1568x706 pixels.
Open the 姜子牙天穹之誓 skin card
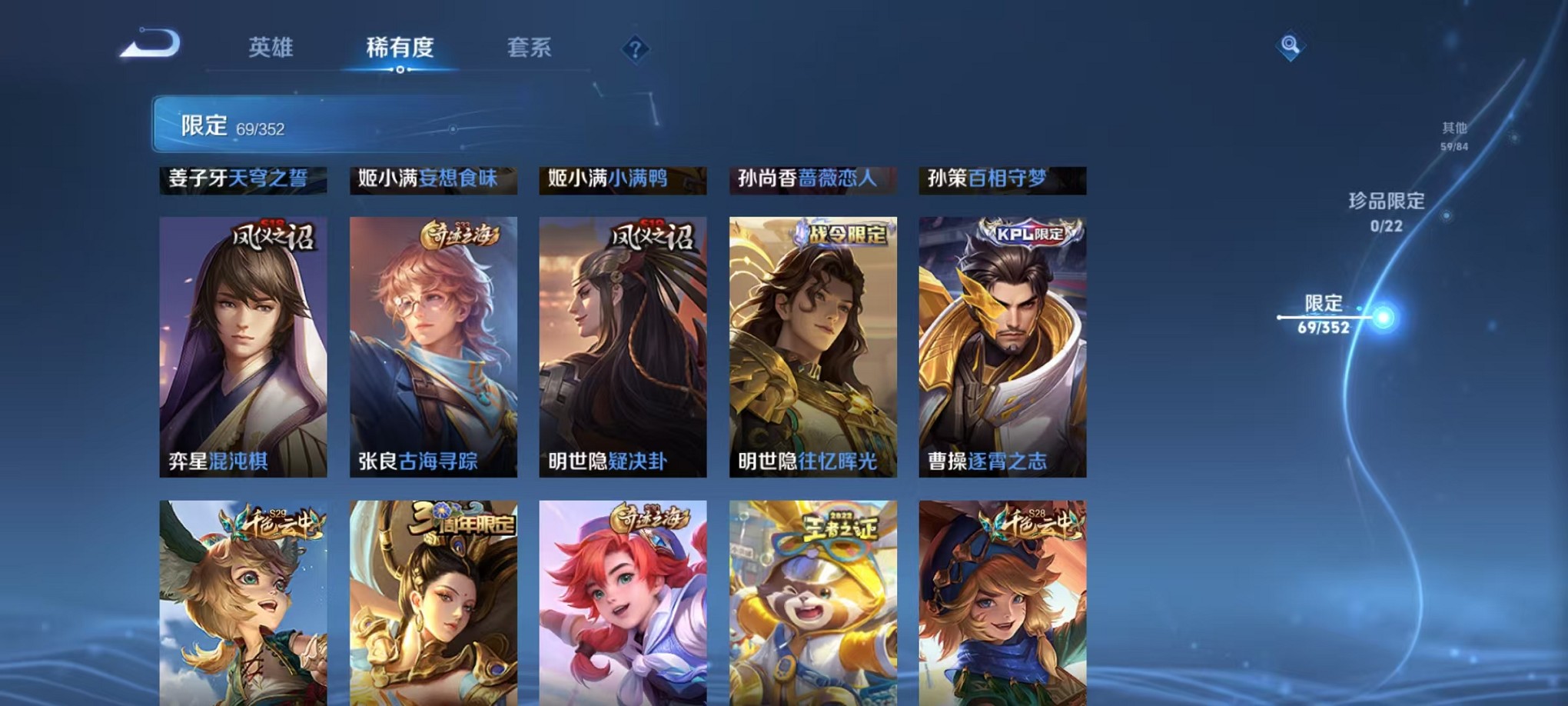click(244, 178)
